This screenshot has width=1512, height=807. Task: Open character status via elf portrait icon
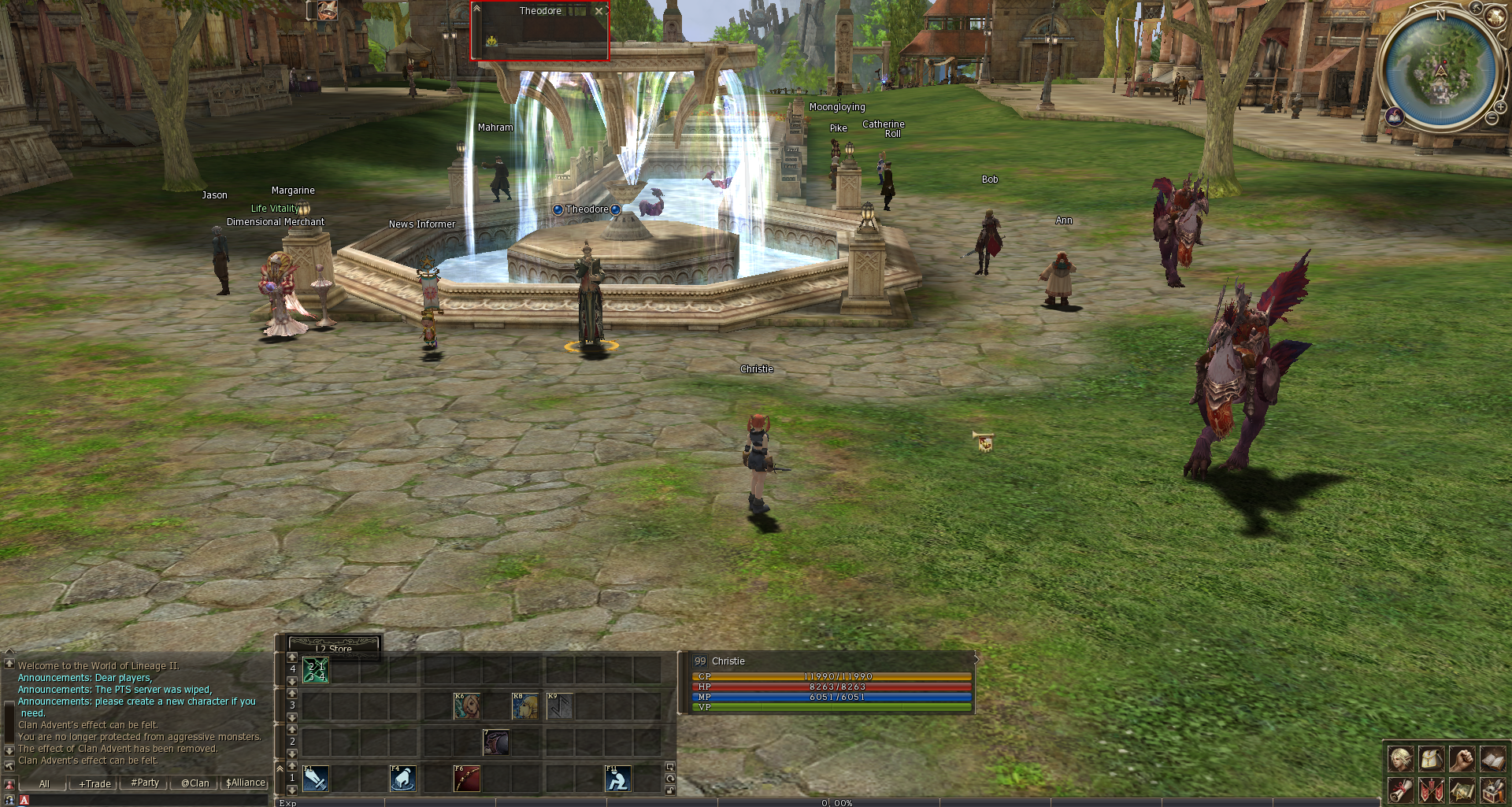[1400, 759]
